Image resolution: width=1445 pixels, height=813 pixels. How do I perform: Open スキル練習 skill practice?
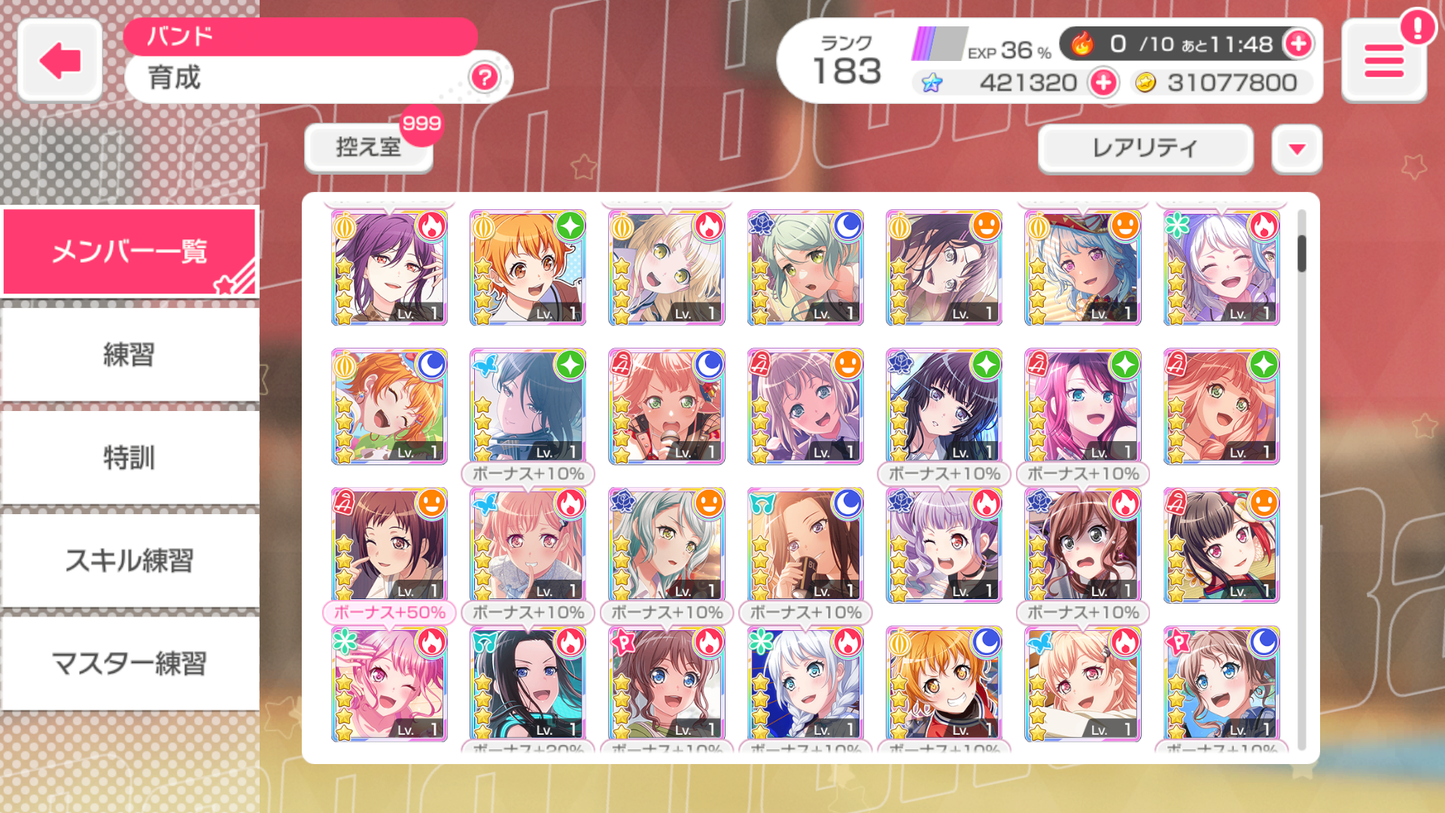[129, 560]
